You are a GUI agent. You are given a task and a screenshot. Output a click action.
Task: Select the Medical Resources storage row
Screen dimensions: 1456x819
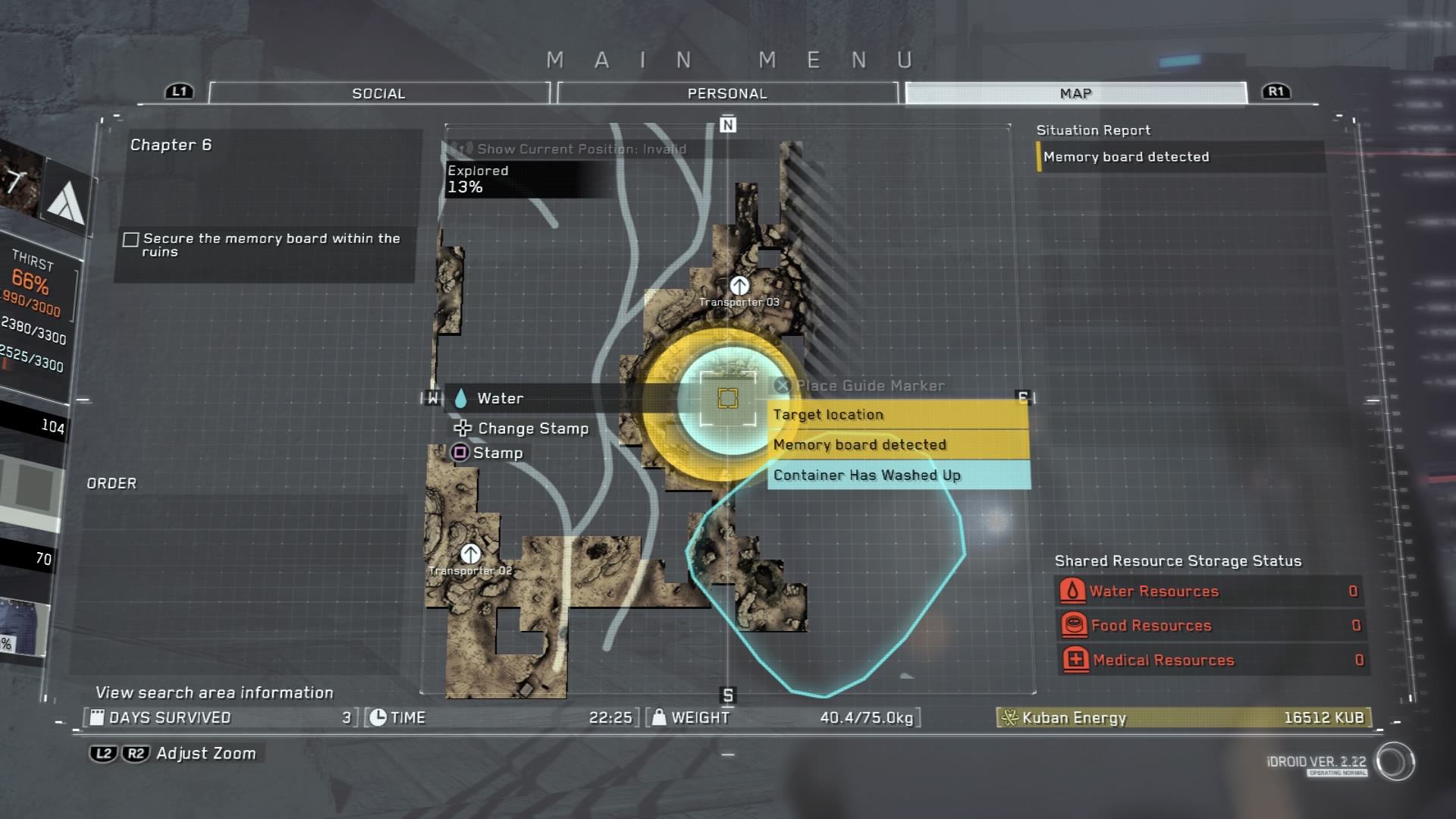[1210, 660]
